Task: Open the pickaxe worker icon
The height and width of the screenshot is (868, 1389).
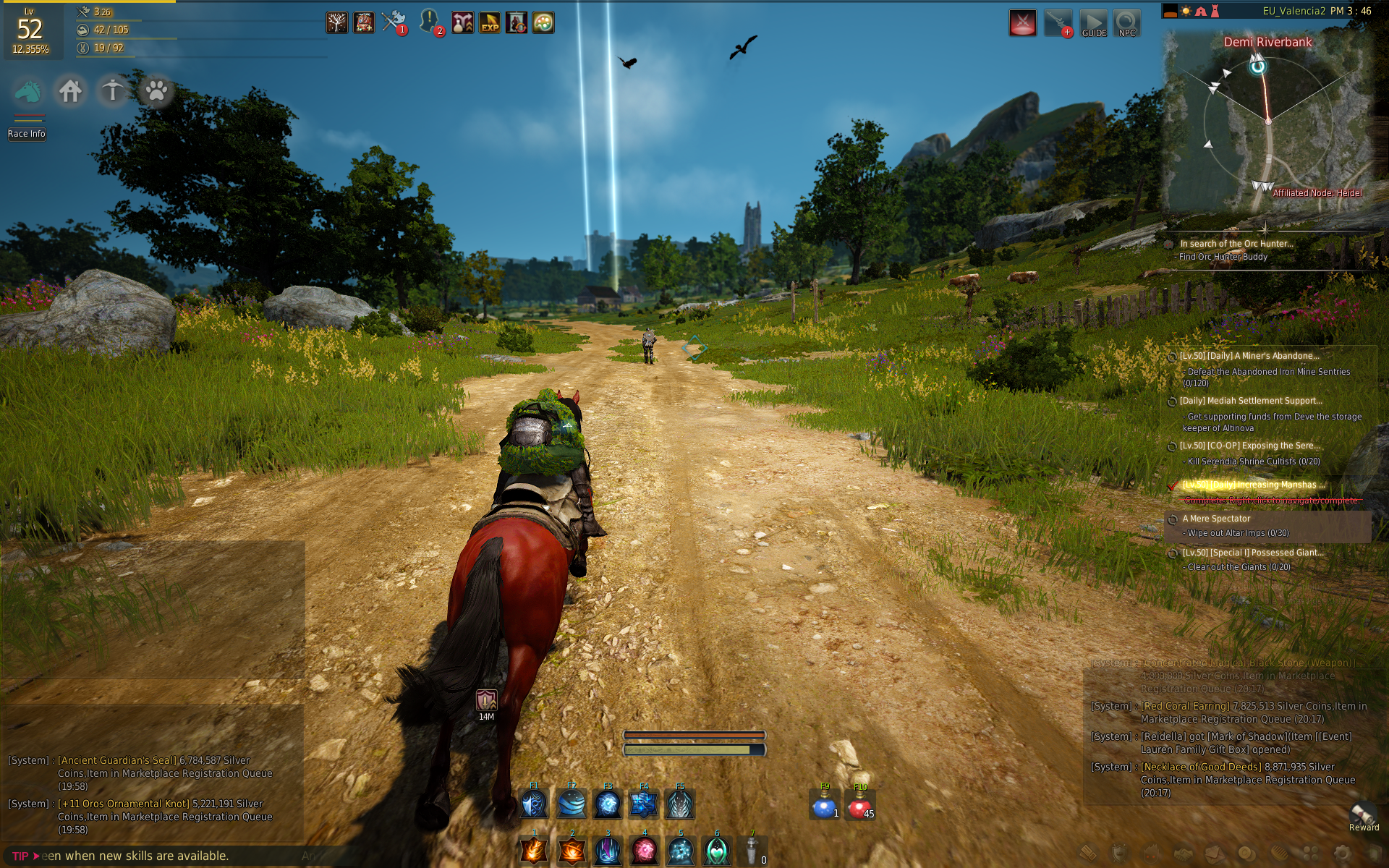Action: (112, 92)
